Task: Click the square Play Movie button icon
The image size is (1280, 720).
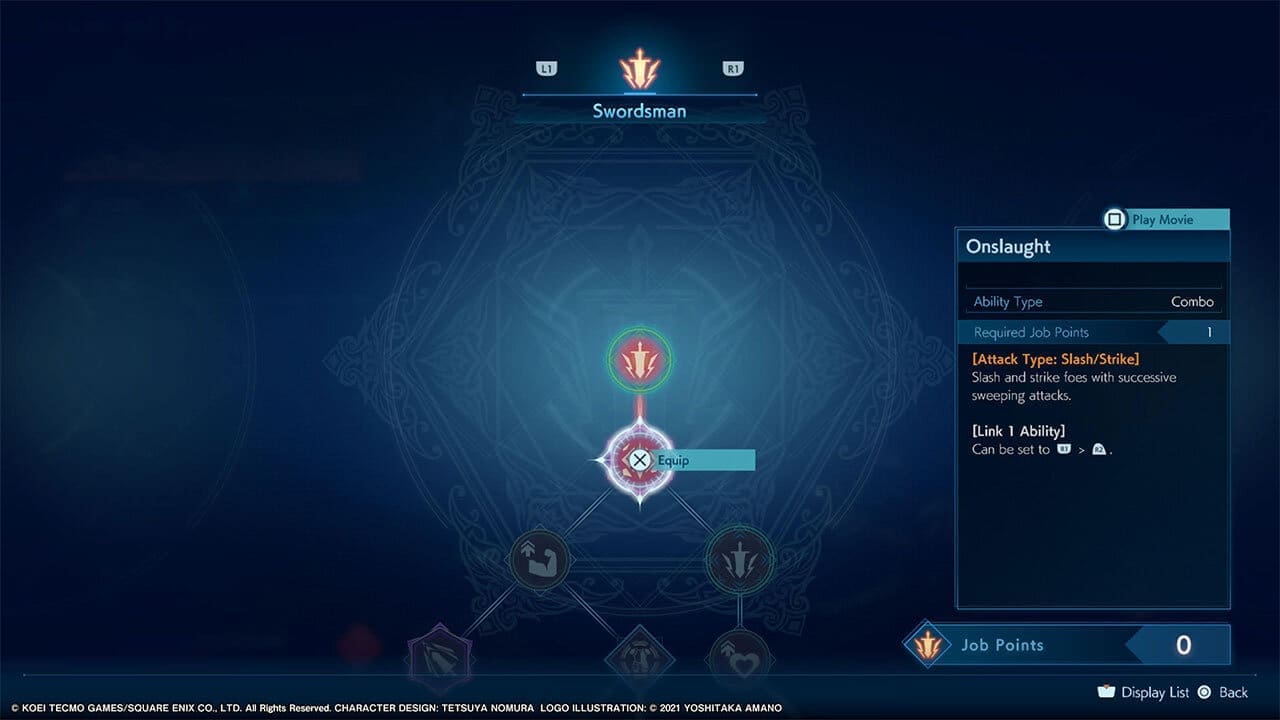Action: click(x=1114, y=219)
